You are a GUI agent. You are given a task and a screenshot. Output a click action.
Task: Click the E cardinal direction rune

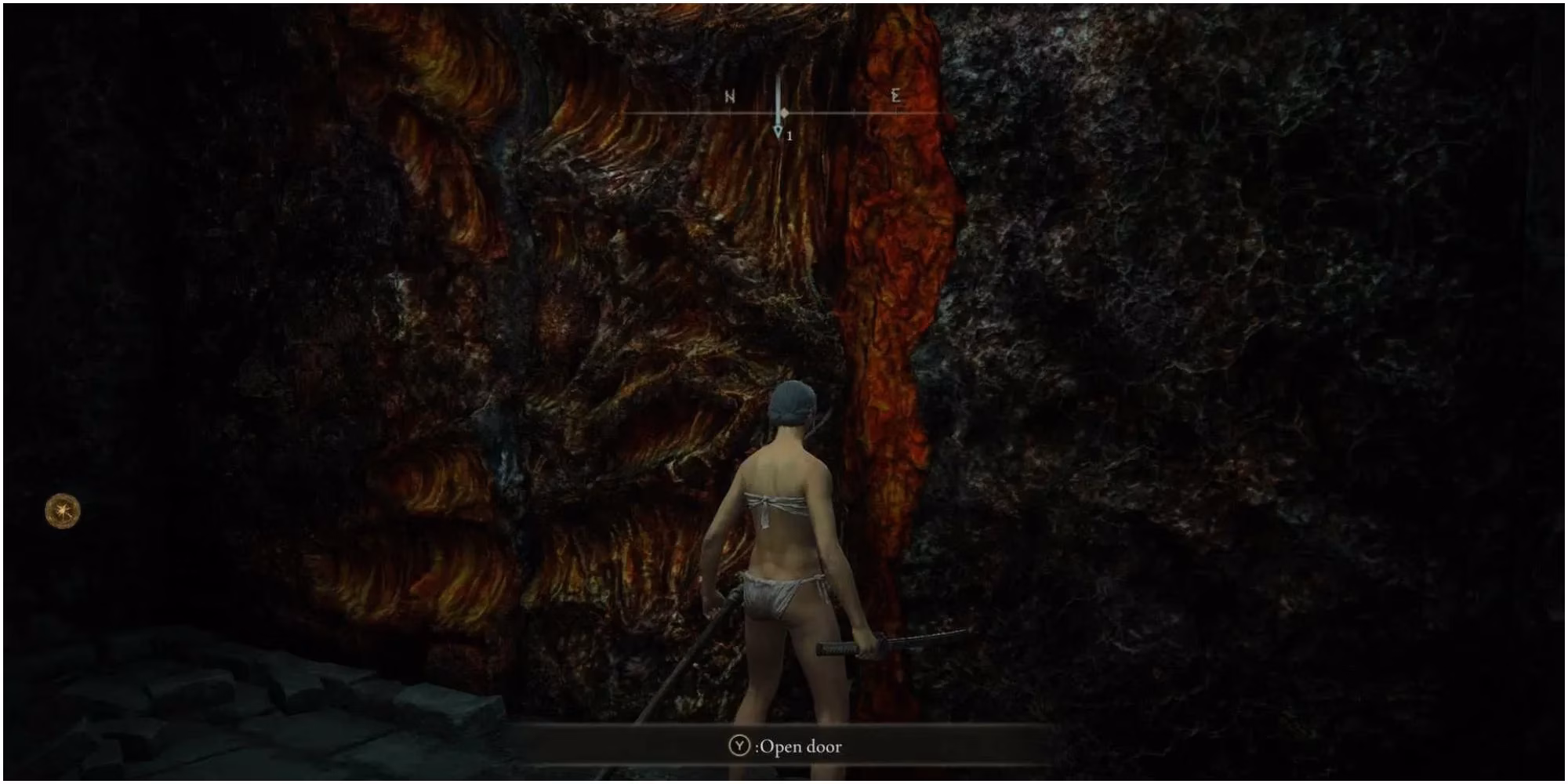(x=896, y=97)
